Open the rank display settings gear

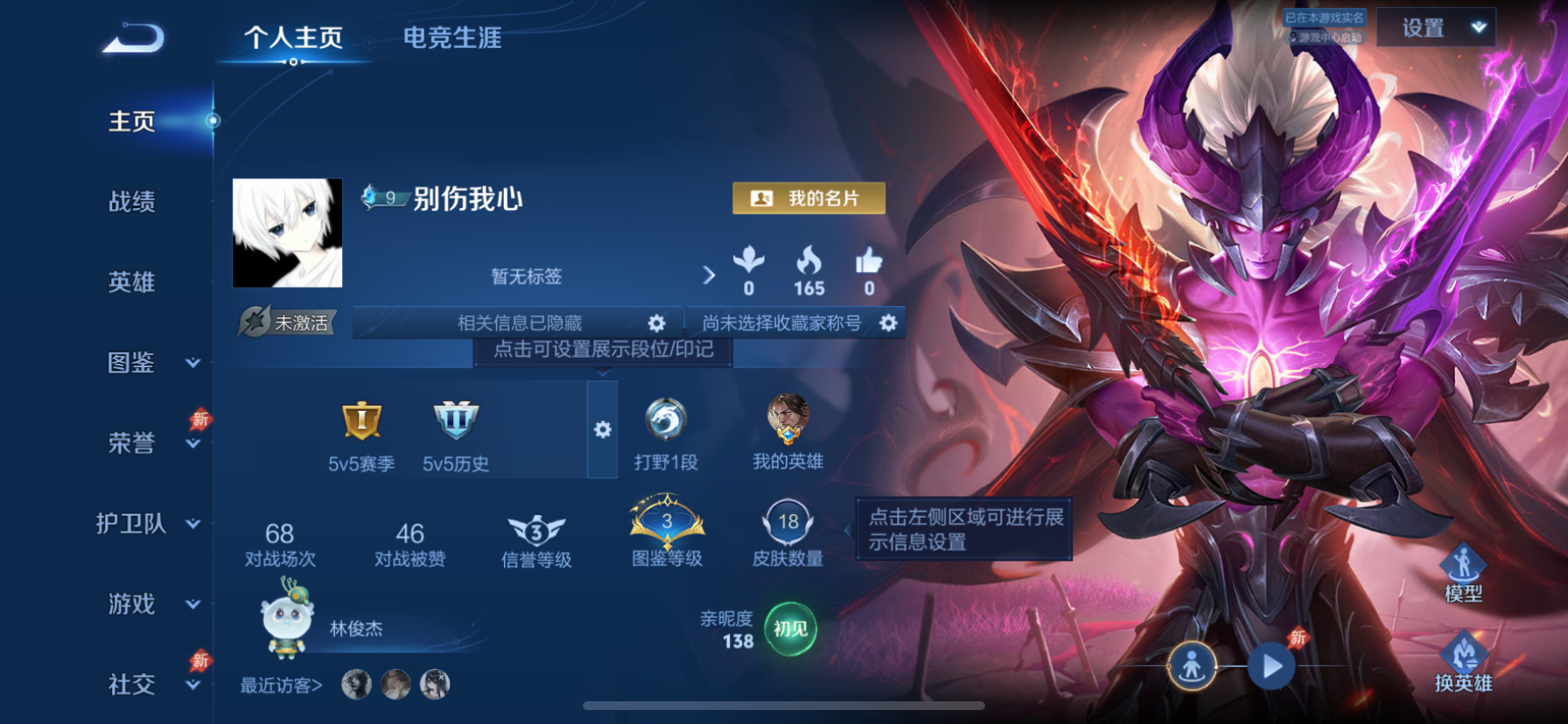click(x=601, y=430)
